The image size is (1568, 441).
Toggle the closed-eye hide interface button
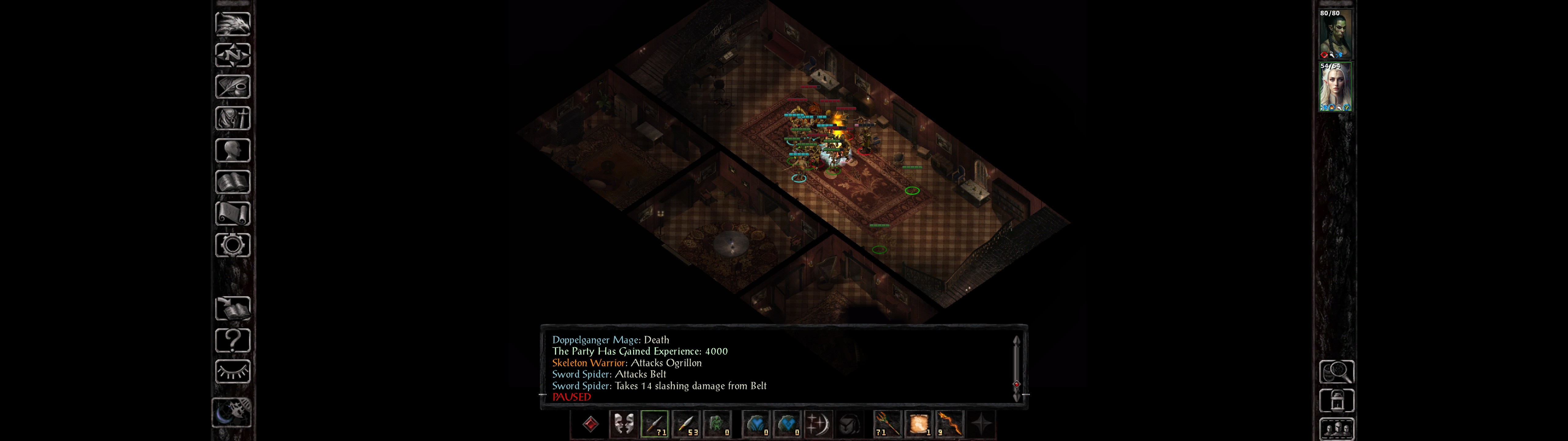point(232,371)
